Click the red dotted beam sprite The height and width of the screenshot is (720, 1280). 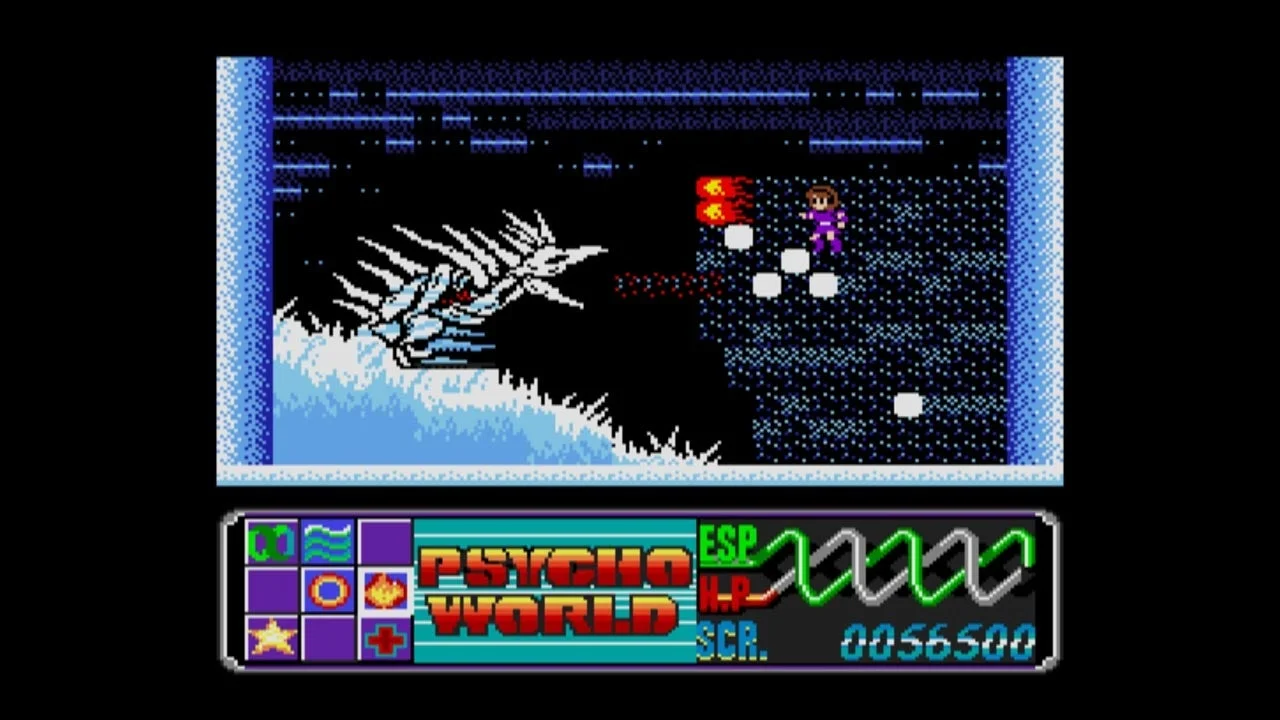665,283
